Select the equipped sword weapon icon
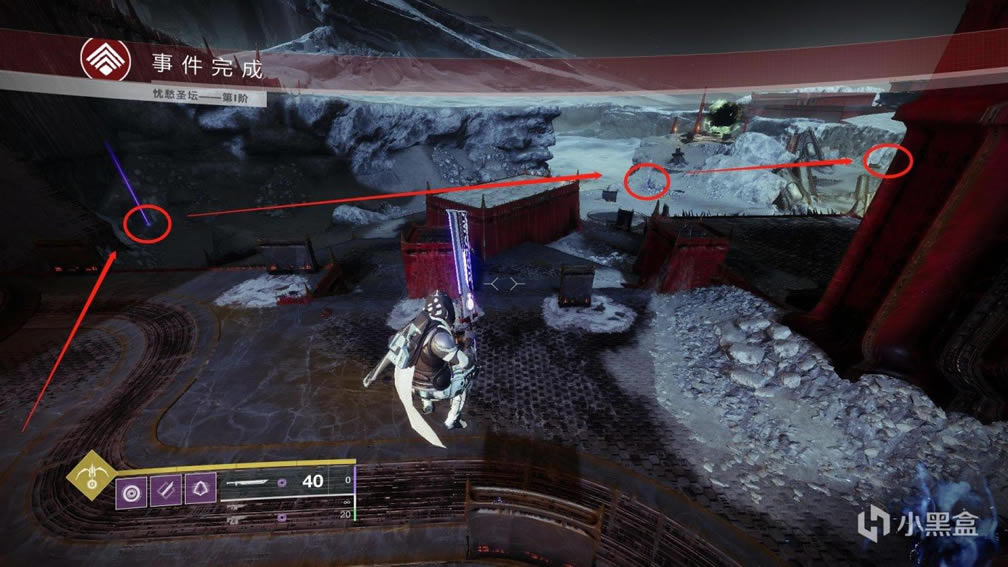 point(250,482)
